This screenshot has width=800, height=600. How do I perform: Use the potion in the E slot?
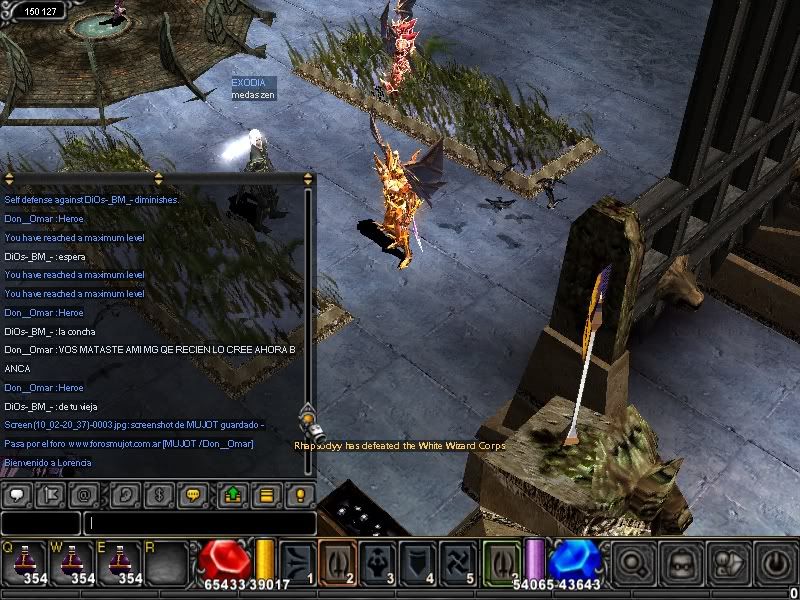tap(118, 561)
